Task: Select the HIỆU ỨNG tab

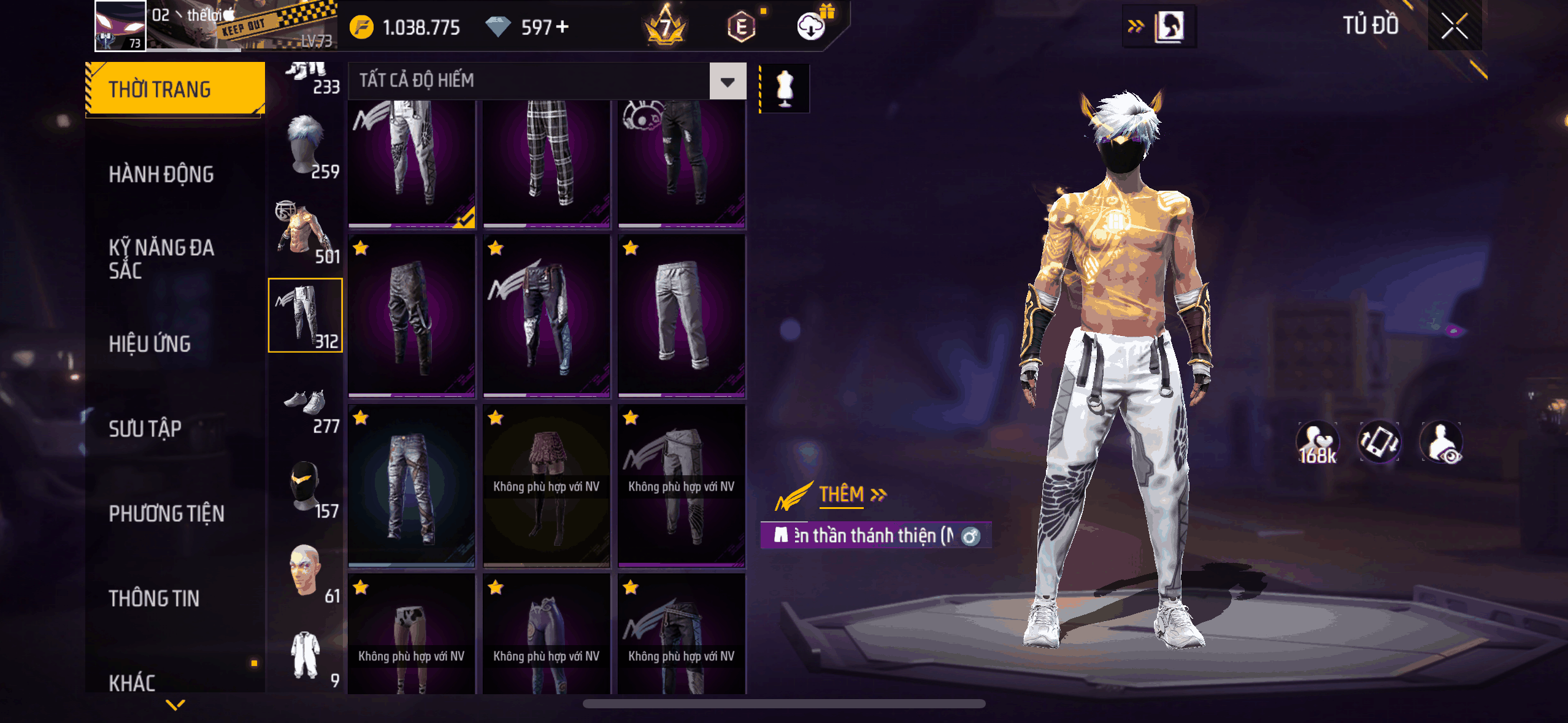Action: pos(150,344)
